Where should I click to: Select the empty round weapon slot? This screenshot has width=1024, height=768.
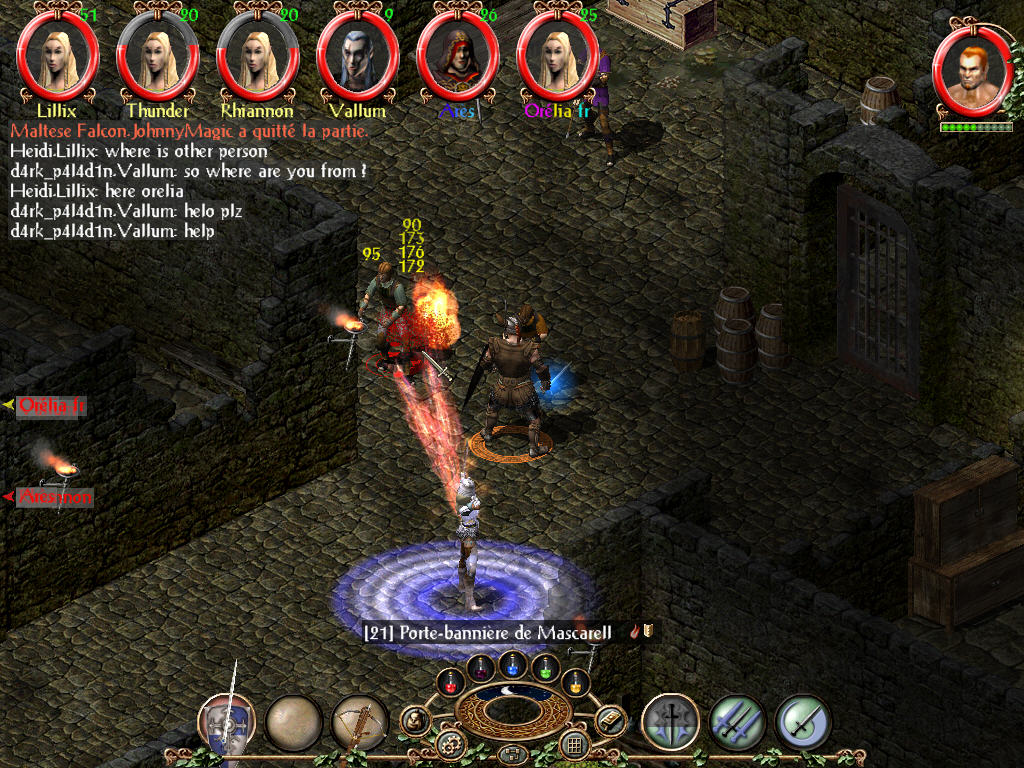coord(294,722)
